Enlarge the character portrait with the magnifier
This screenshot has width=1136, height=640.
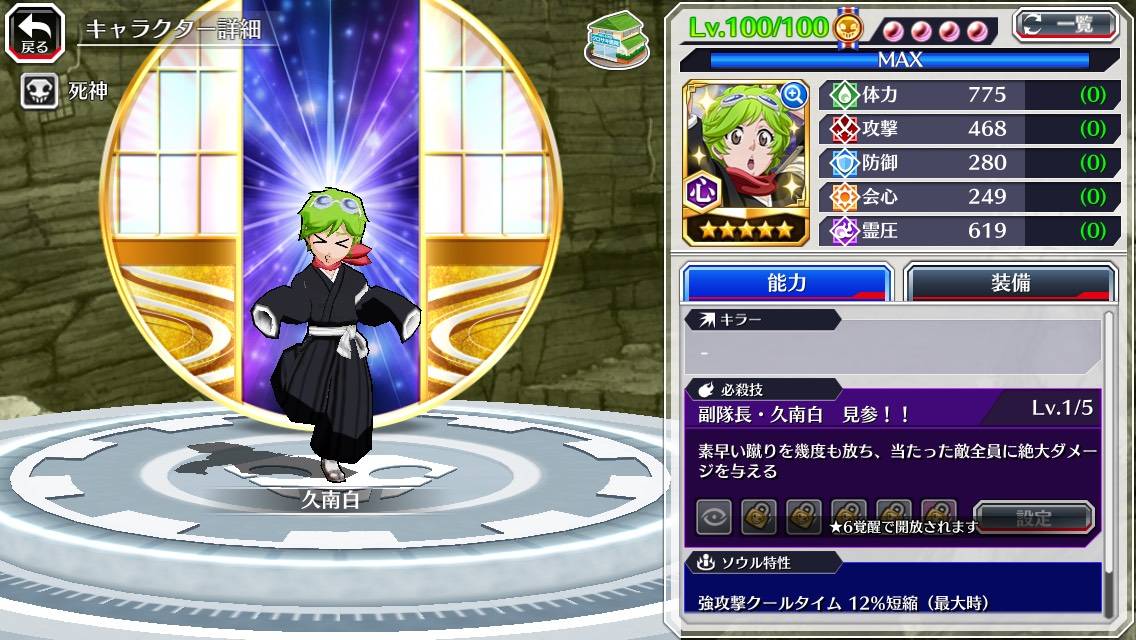(x=794, y=95)
